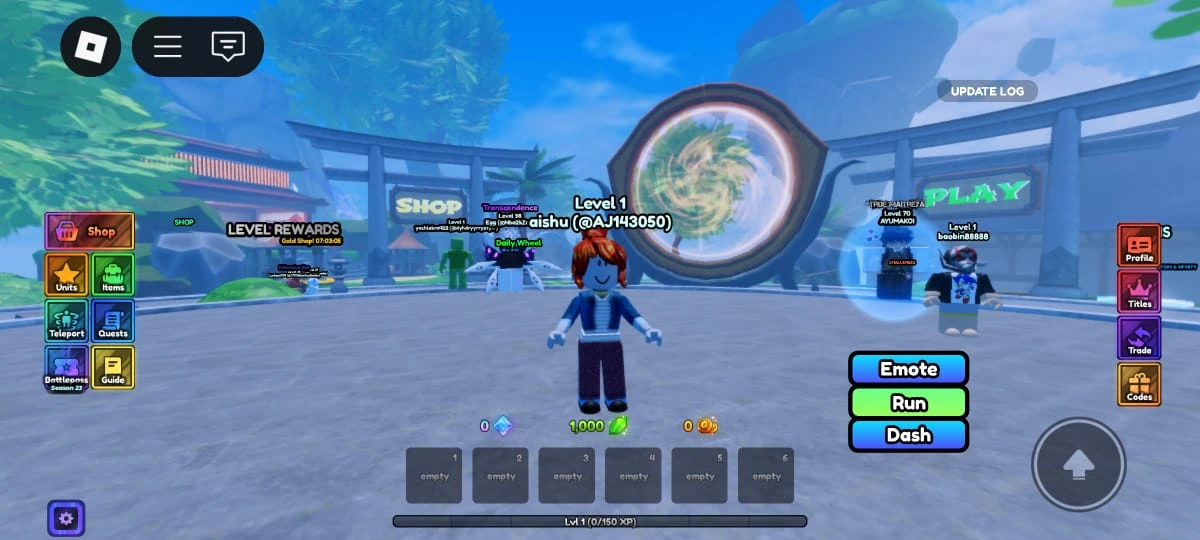
Task: Open the Titles menu
Action: [x=1139, y=292]
